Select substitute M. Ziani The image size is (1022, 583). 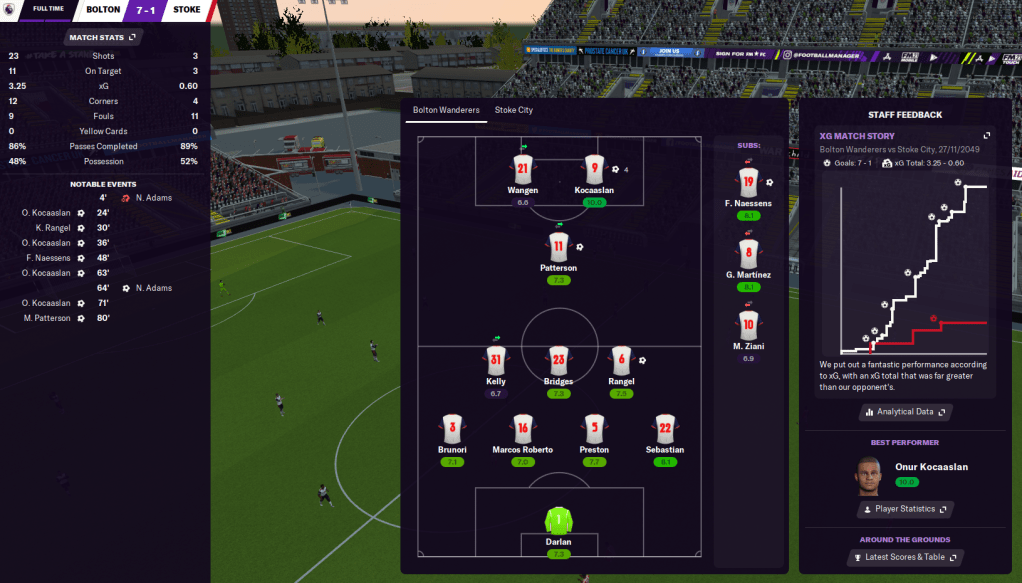coord(748,325)
